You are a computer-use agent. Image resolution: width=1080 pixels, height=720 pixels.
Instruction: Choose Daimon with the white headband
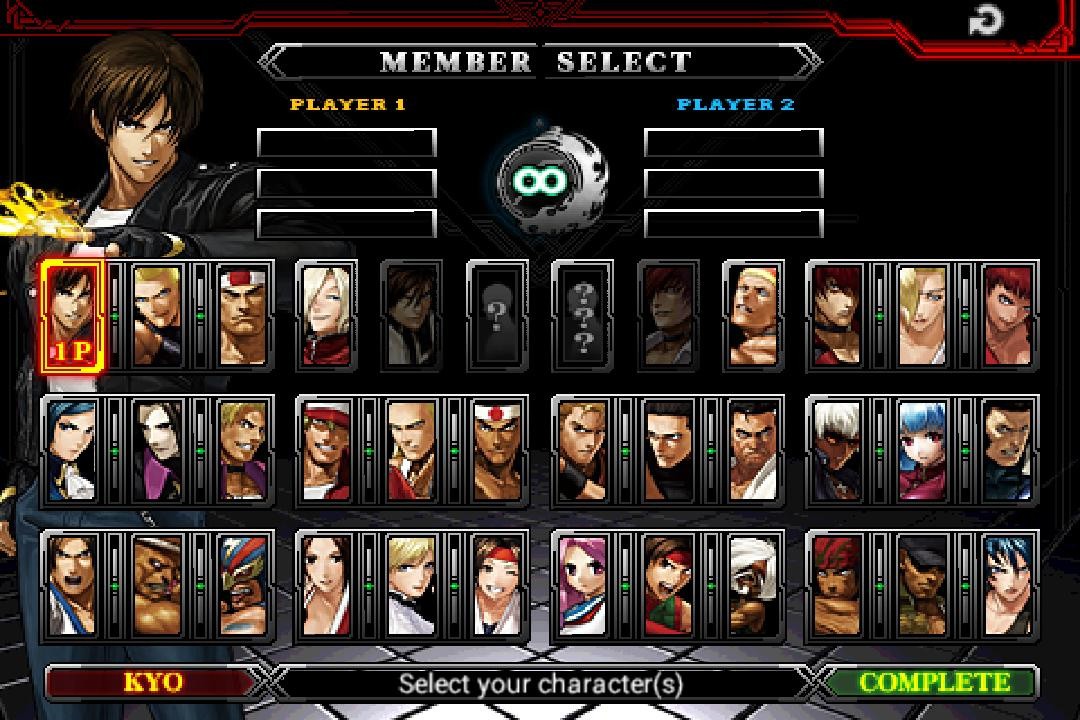(241, 314)
